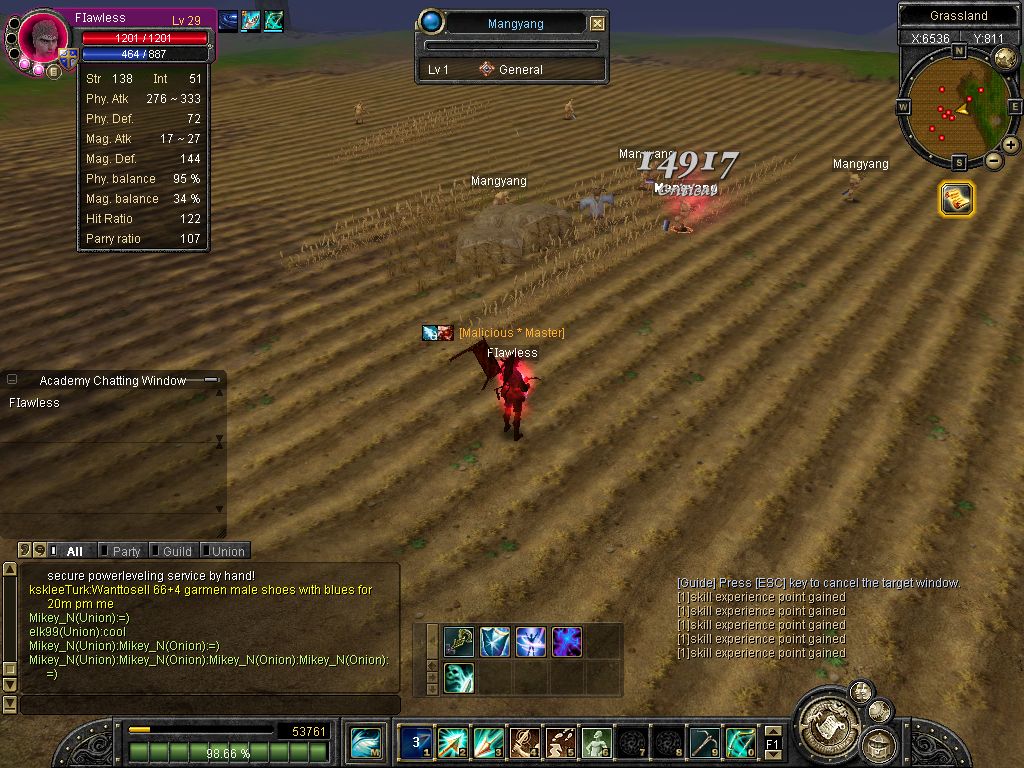Image resolution: width=1024 pixels, height=768 pixels.
Task: Switch hotbar page with the F1 up arrow
Action: 772,731
